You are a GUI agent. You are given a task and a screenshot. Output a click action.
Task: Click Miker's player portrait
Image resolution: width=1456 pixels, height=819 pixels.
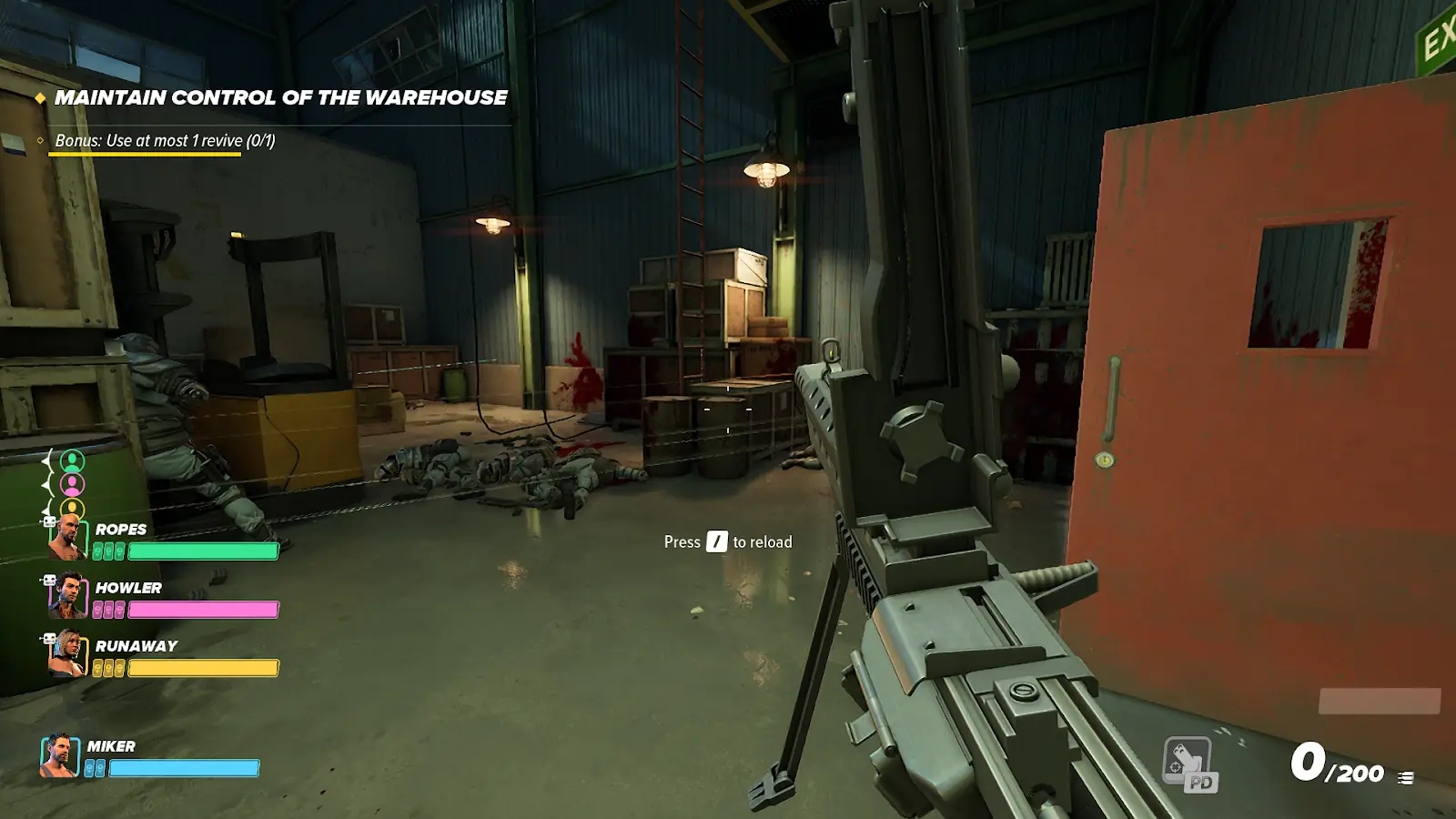(x=60, y=756)
